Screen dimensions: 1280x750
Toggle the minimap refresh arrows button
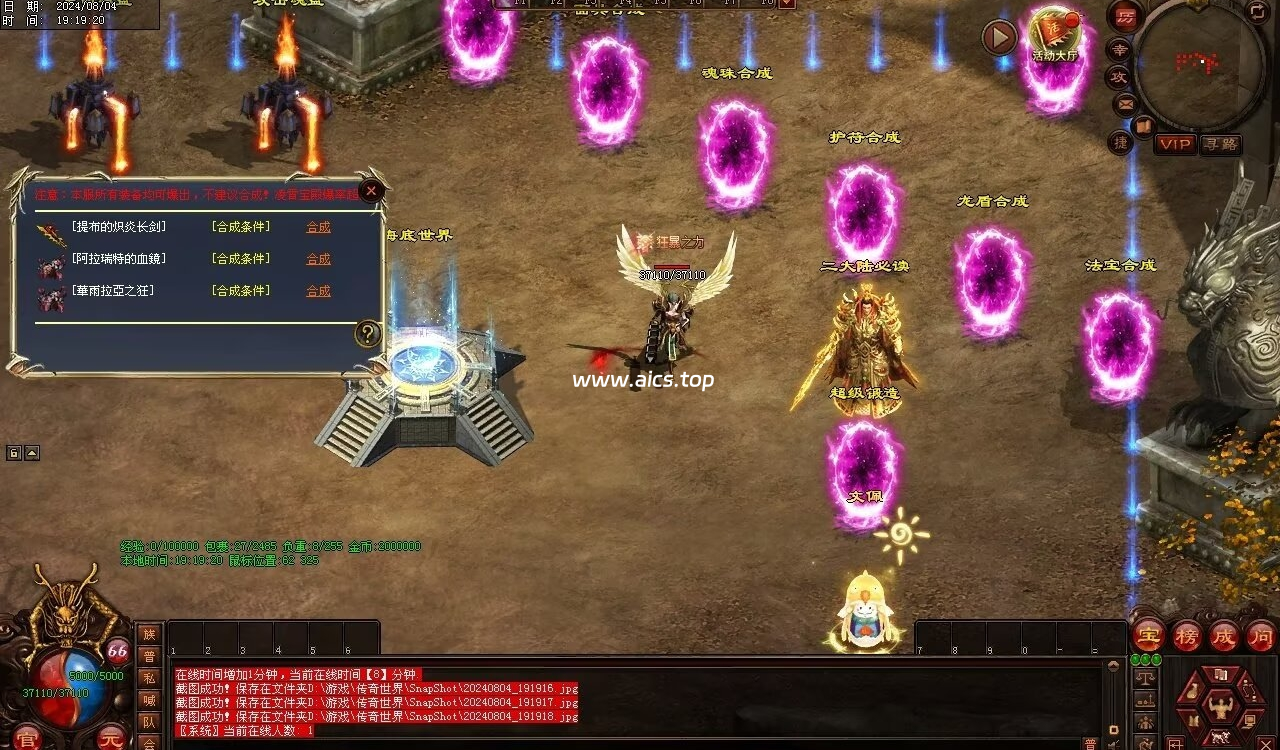click(1257, 12)
